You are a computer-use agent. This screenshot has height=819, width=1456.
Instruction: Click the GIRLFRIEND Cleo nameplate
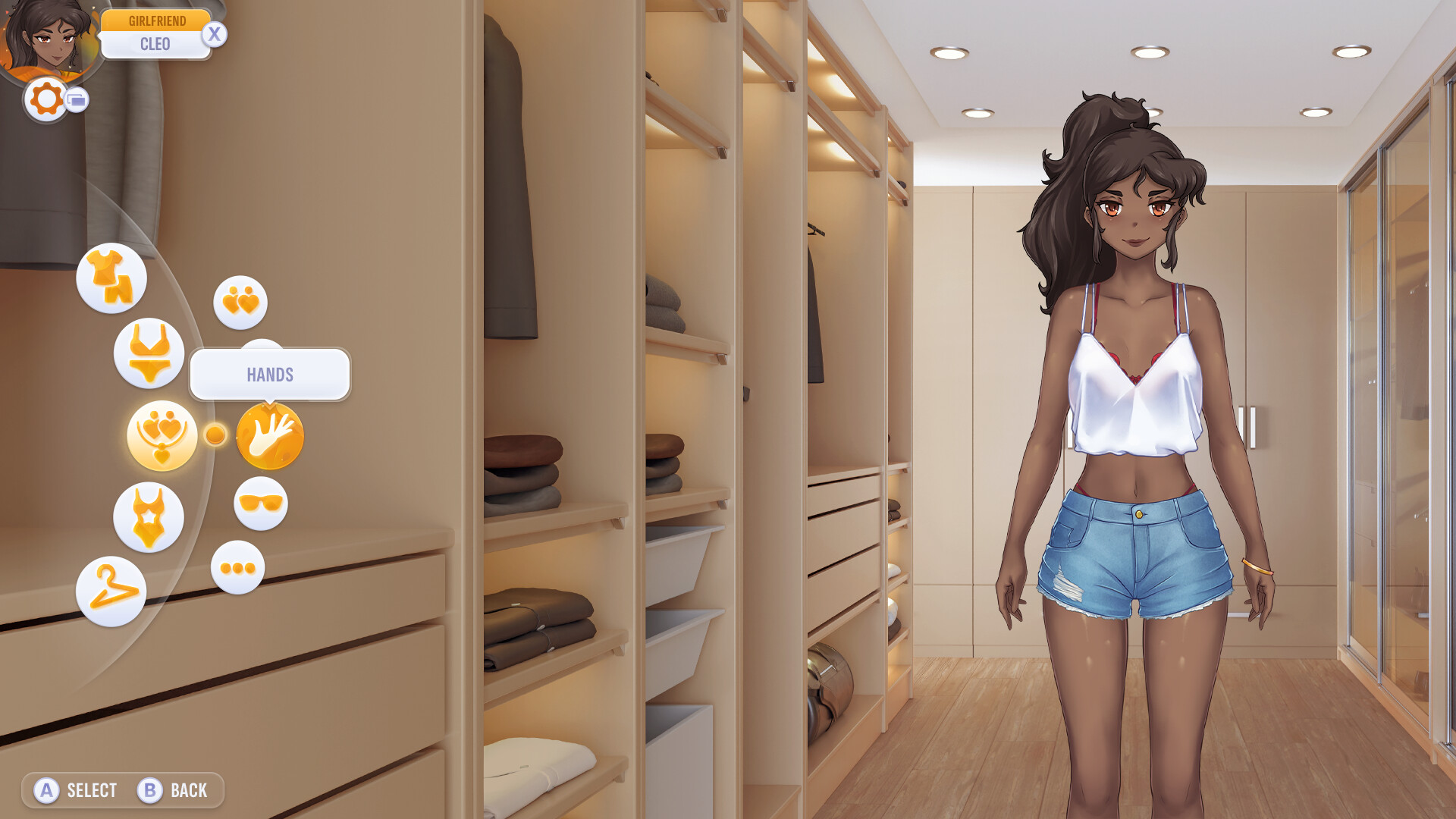157,32
